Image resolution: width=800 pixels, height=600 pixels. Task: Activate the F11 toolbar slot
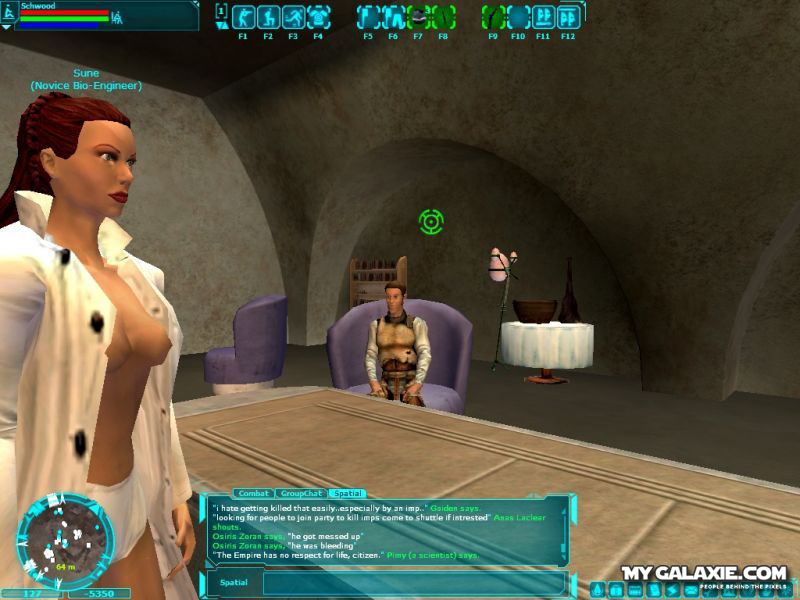[x=544, y=17]
